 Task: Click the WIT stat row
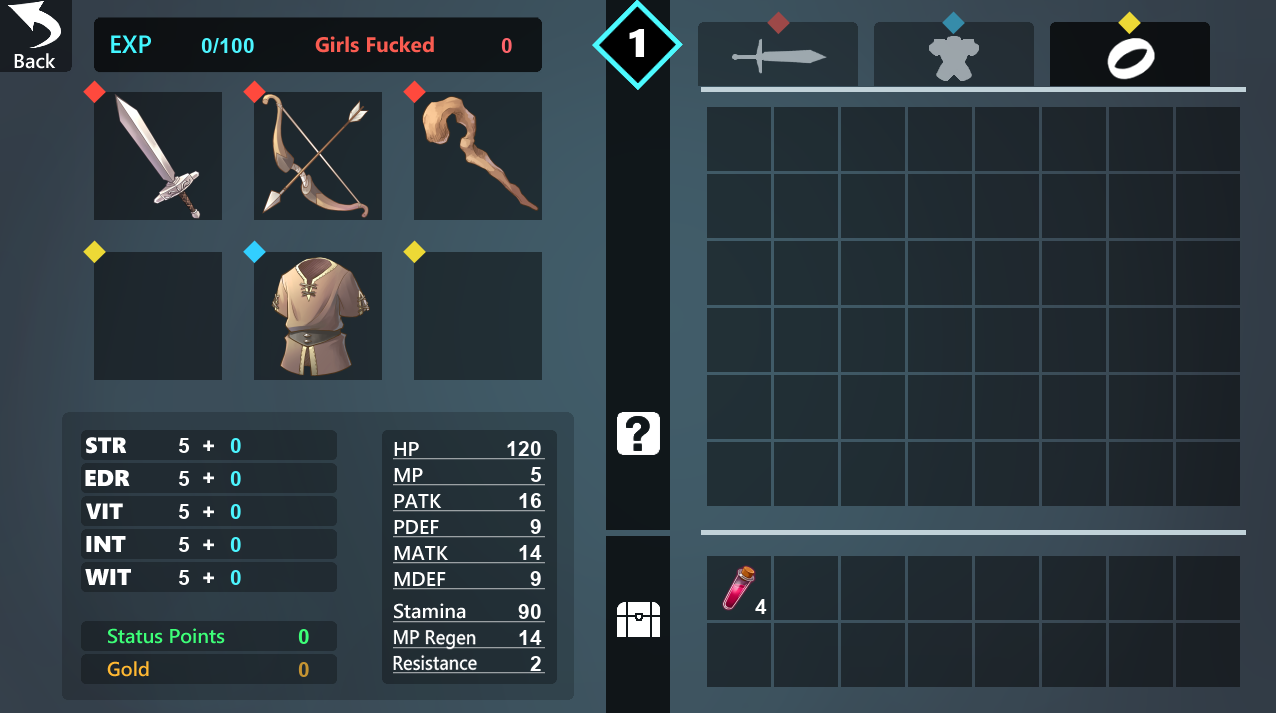(209, 578)
